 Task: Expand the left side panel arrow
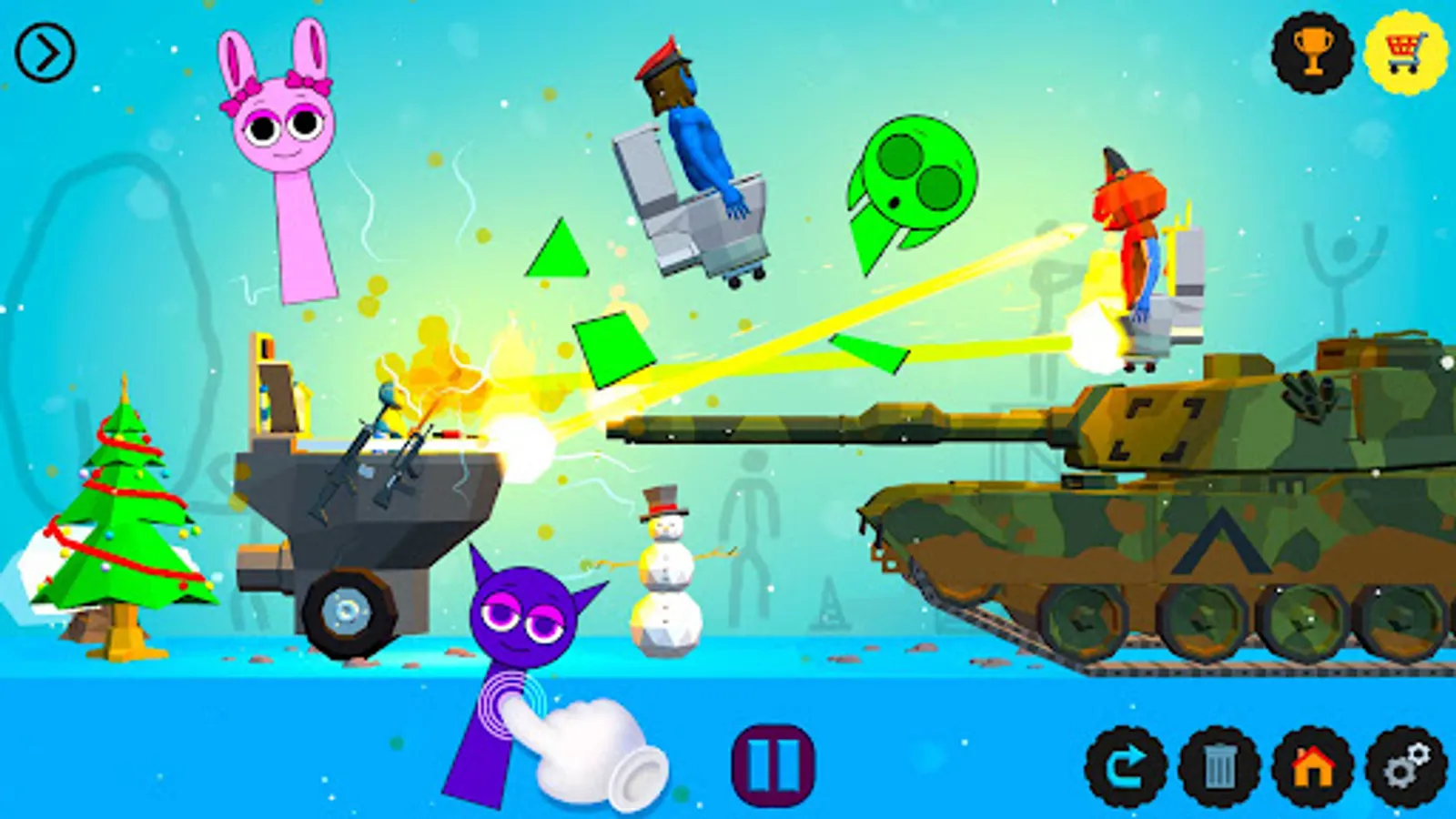(44, 50)
